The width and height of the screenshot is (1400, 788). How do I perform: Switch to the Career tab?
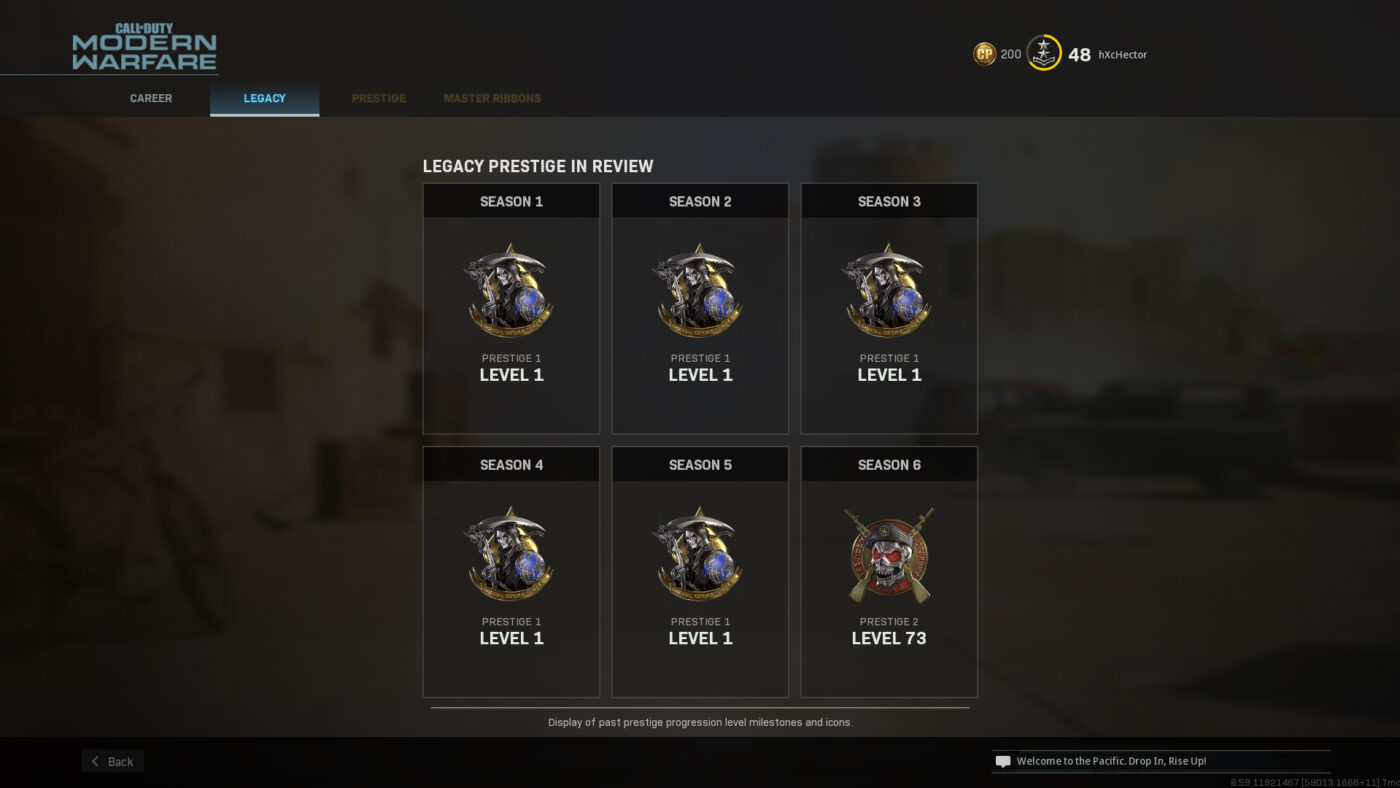[x=150, y=98]
